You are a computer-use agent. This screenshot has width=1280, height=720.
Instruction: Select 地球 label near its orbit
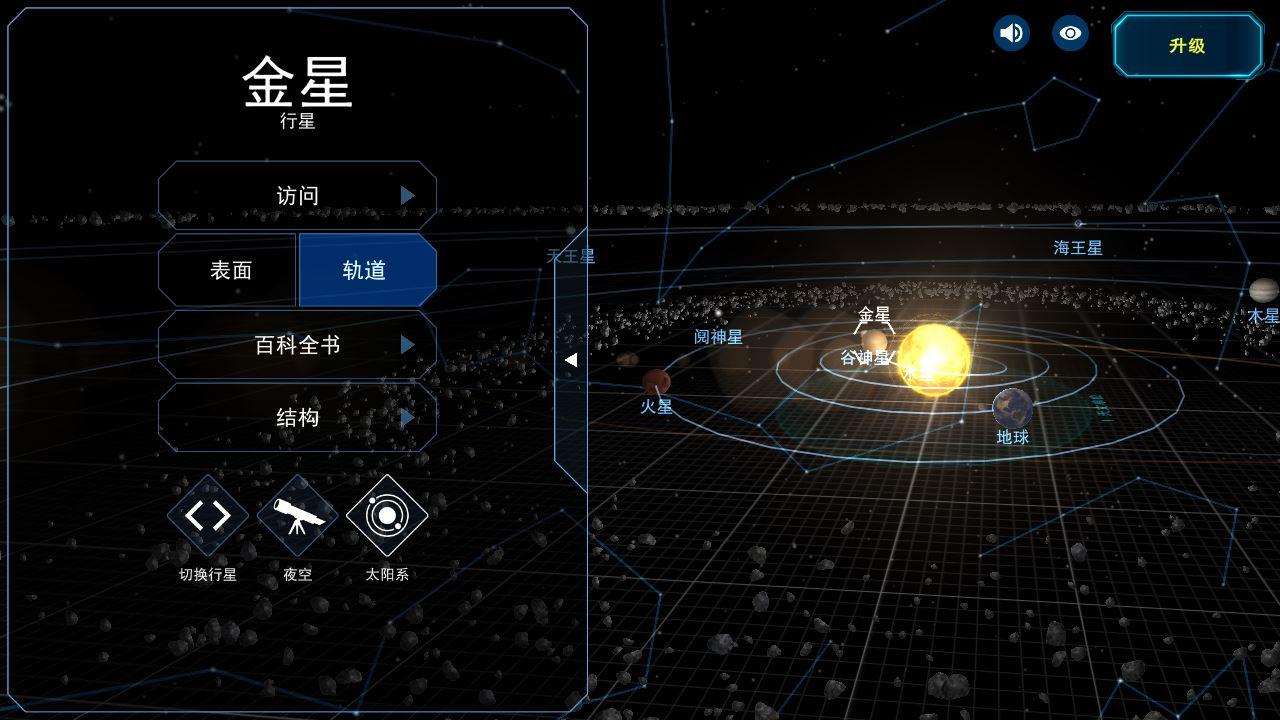1011,437
